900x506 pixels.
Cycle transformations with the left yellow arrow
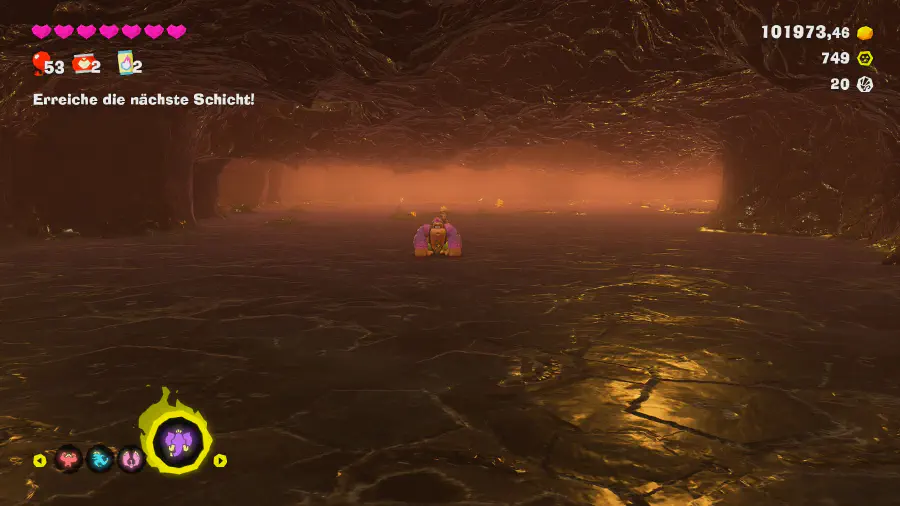(40, 460)
